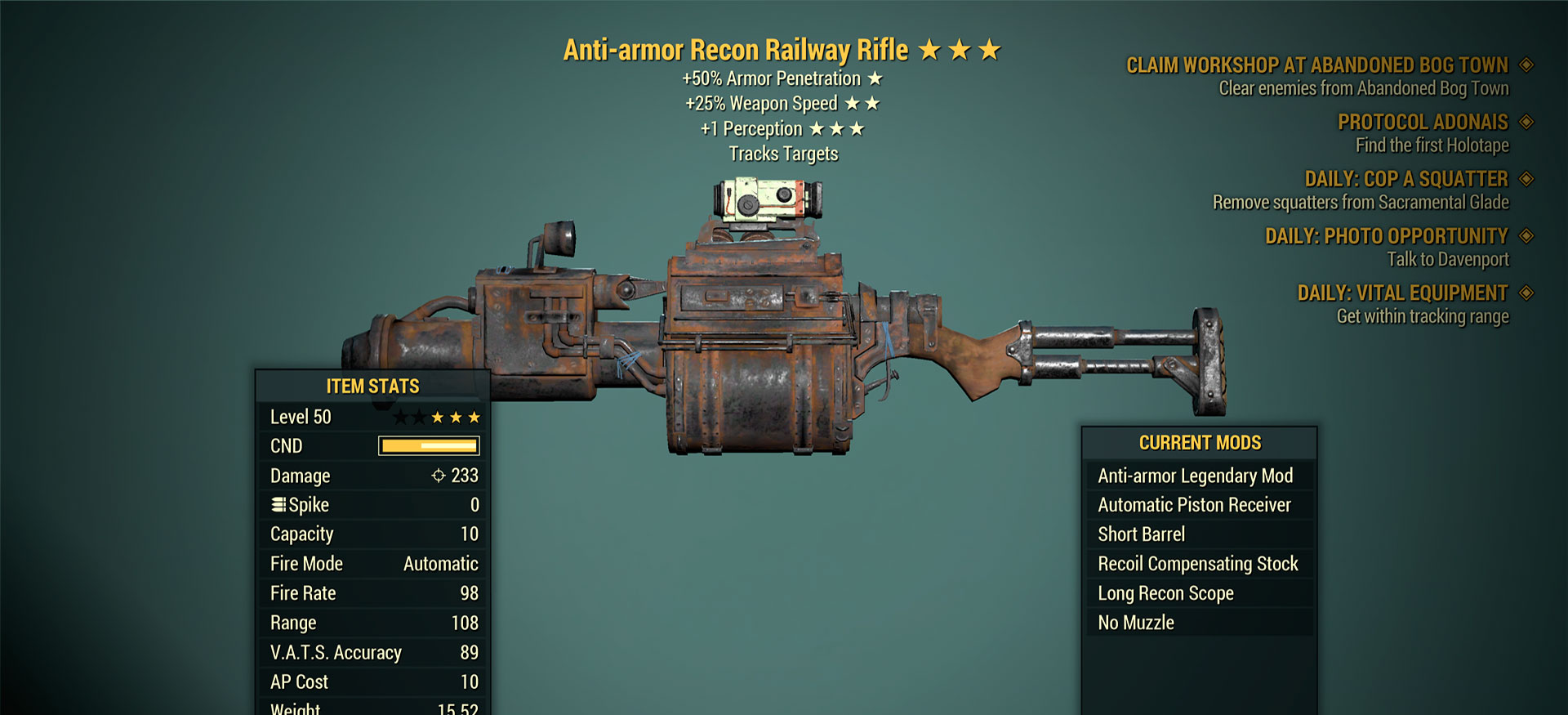Image resolution: width=1568 pixels, height=715 pixels.
Task: Toggle tracking diamond for DAILY: COP A SQUATTER
Action: pos(1528,179)
